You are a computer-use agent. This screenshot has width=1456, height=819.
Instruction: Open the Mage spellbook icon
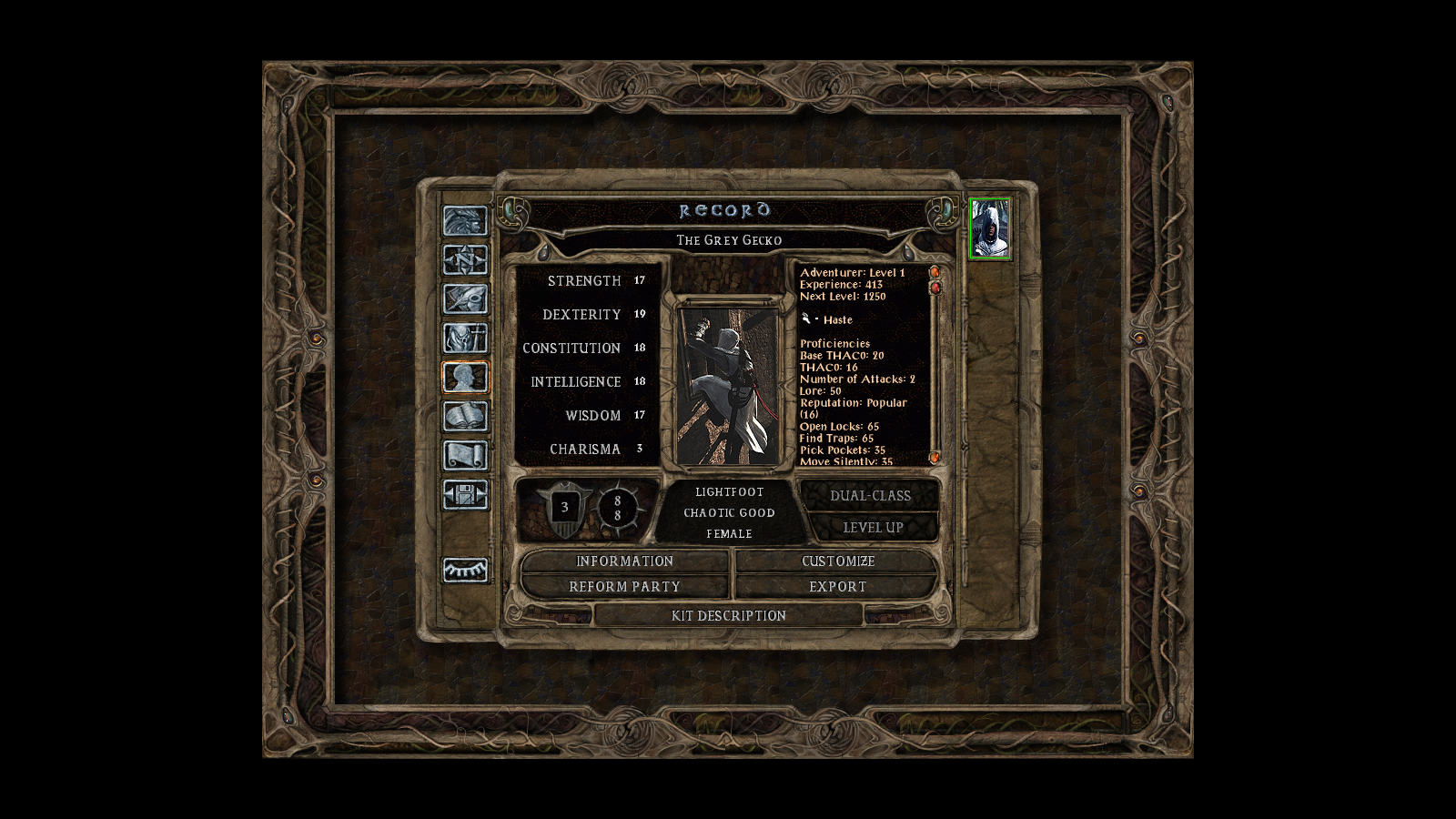click(466, 414)
